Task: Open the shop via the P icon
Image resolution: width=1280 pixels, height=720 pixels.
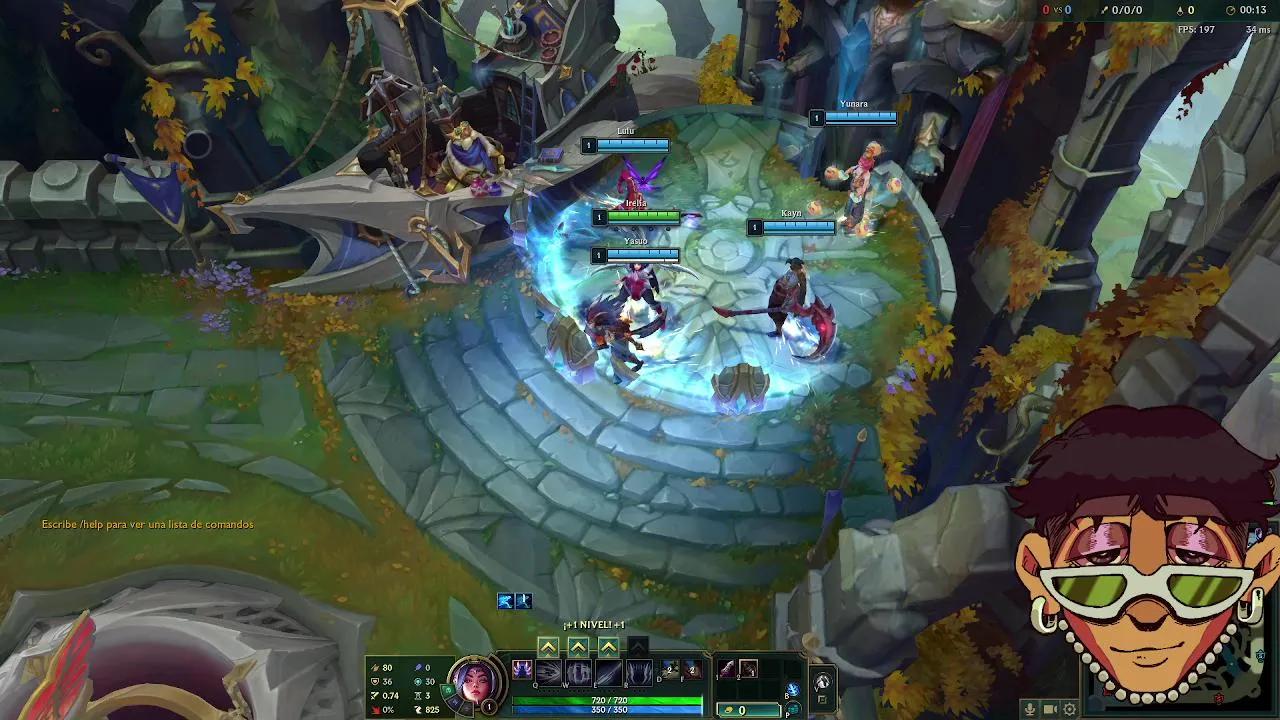Action: [791, 708]
